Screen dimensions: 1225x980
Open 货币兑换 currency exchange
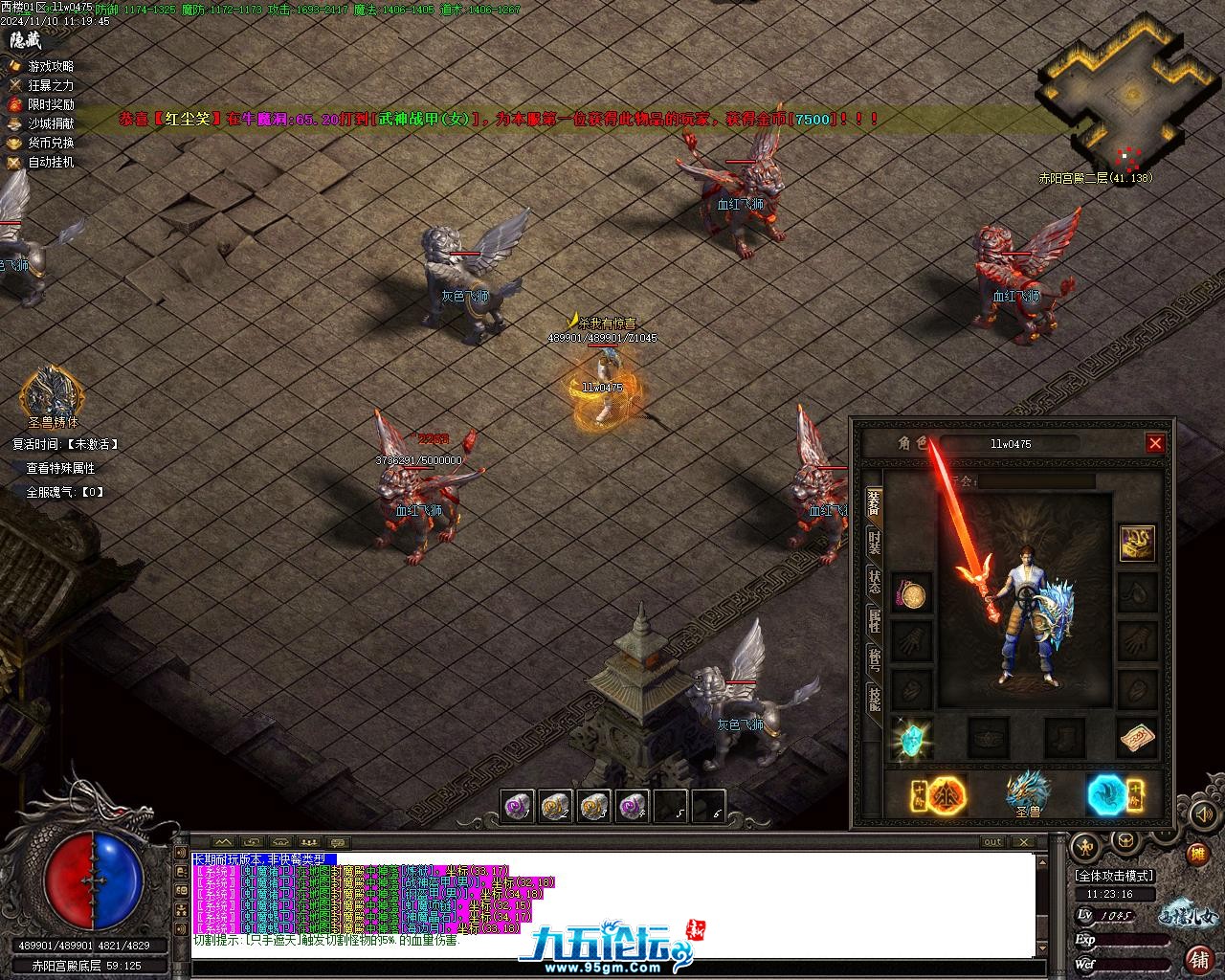tap(51, 143)
